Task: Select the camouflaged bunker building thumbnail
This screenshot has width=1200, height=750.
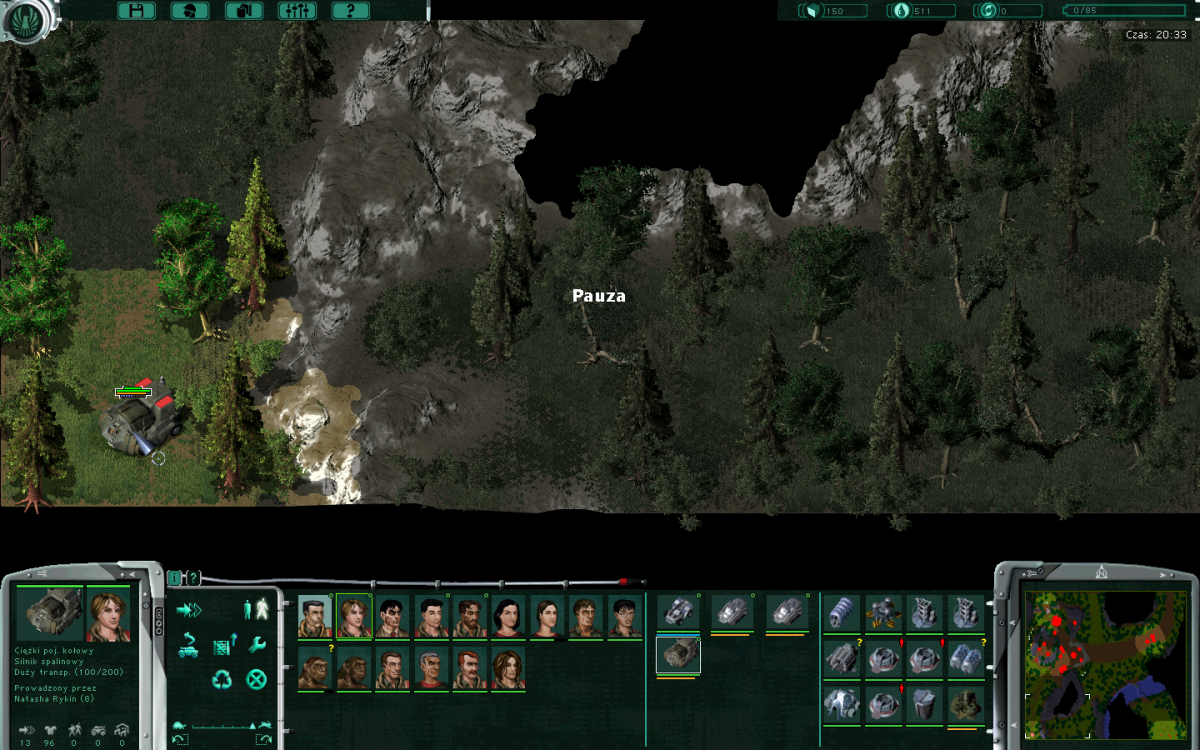Action: (x=965, y=703)
